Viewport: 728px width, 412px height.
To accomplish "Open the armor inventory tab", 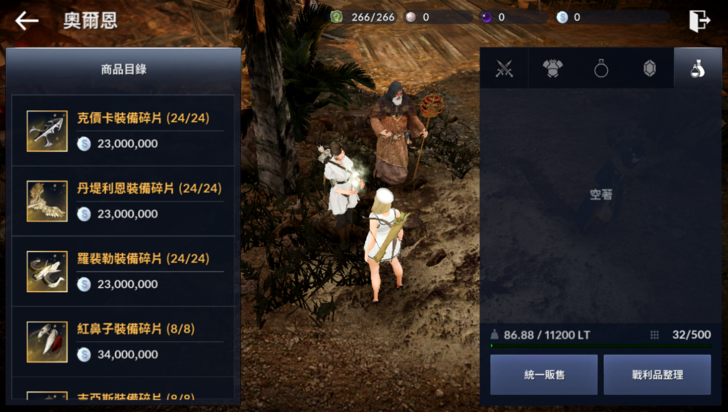I will pos(552,69).
